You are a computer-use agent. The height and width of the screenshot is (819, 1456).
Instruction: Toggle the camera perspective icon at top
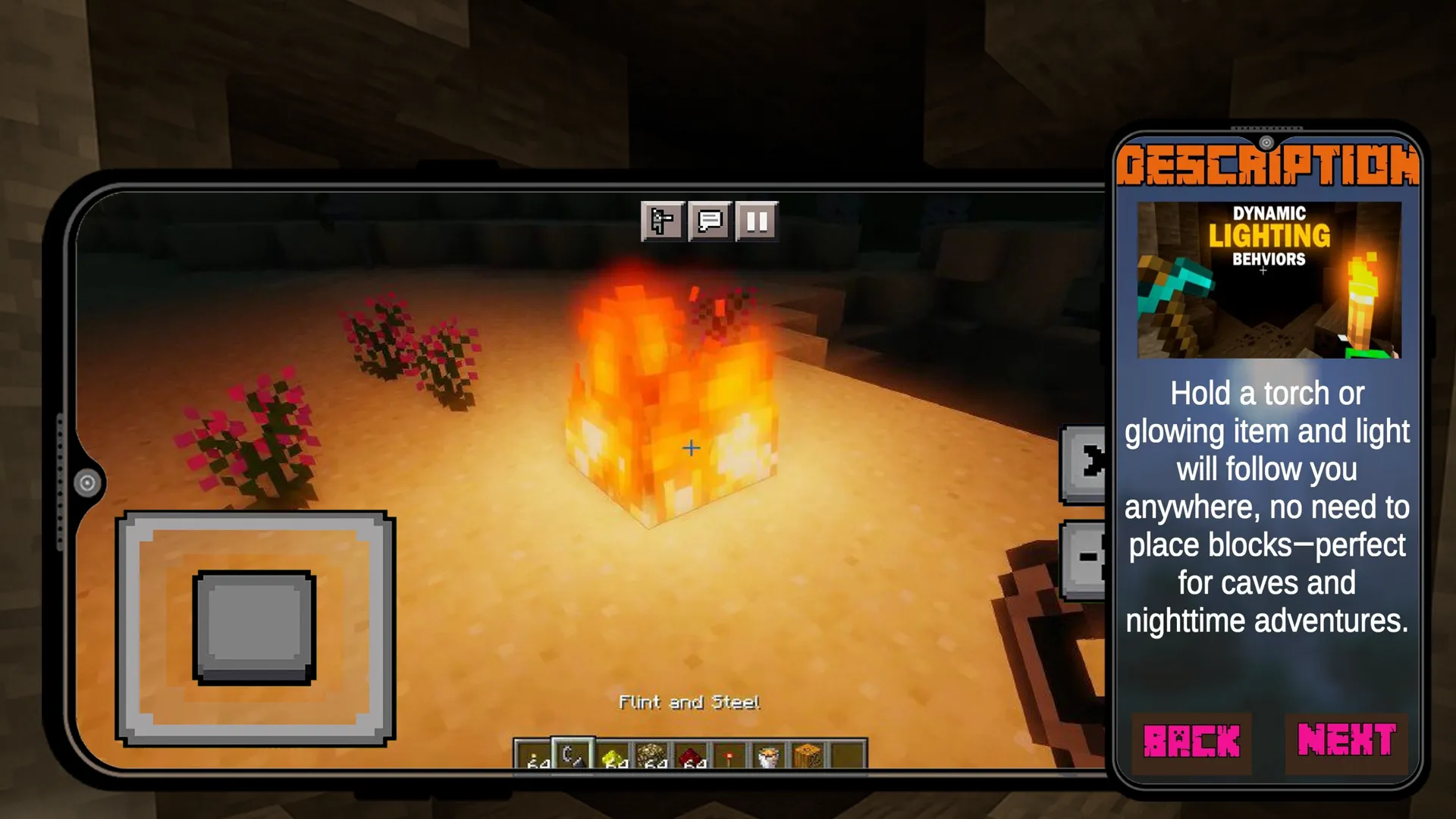[x=662, y=222]
